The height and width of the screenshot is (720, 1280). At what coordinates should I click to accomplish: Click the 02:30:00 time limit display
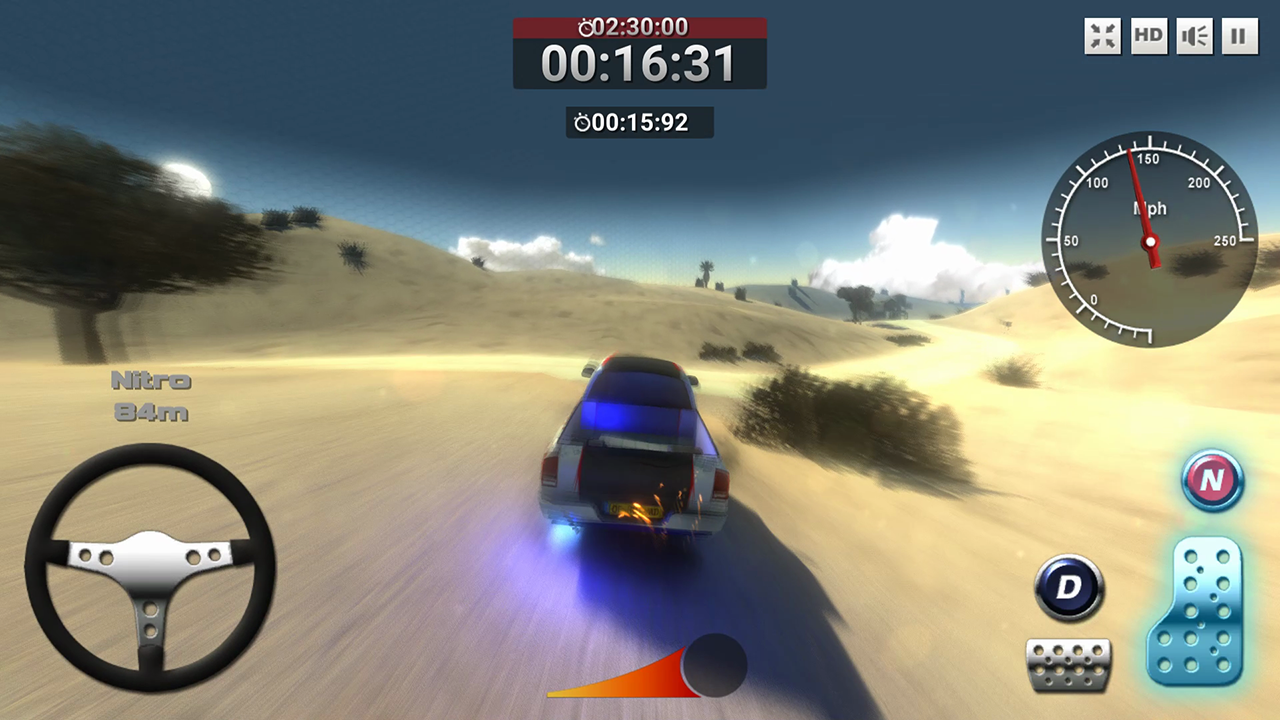click(x=660, y=27)
